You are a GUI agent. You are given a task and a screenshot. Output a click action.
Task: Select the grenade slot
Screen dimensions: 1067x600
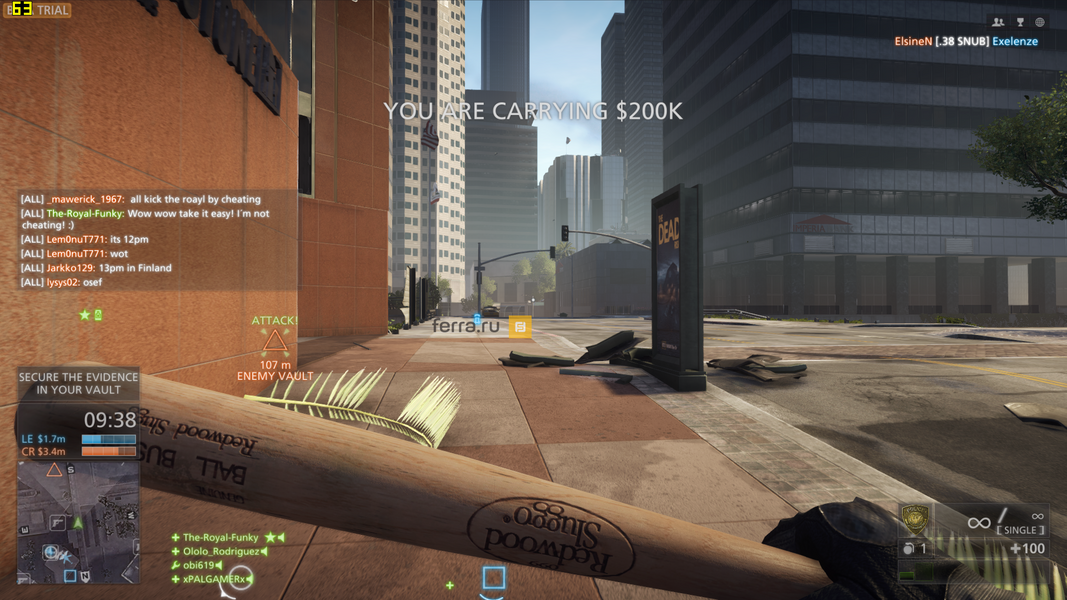click(x=914, y=549)
